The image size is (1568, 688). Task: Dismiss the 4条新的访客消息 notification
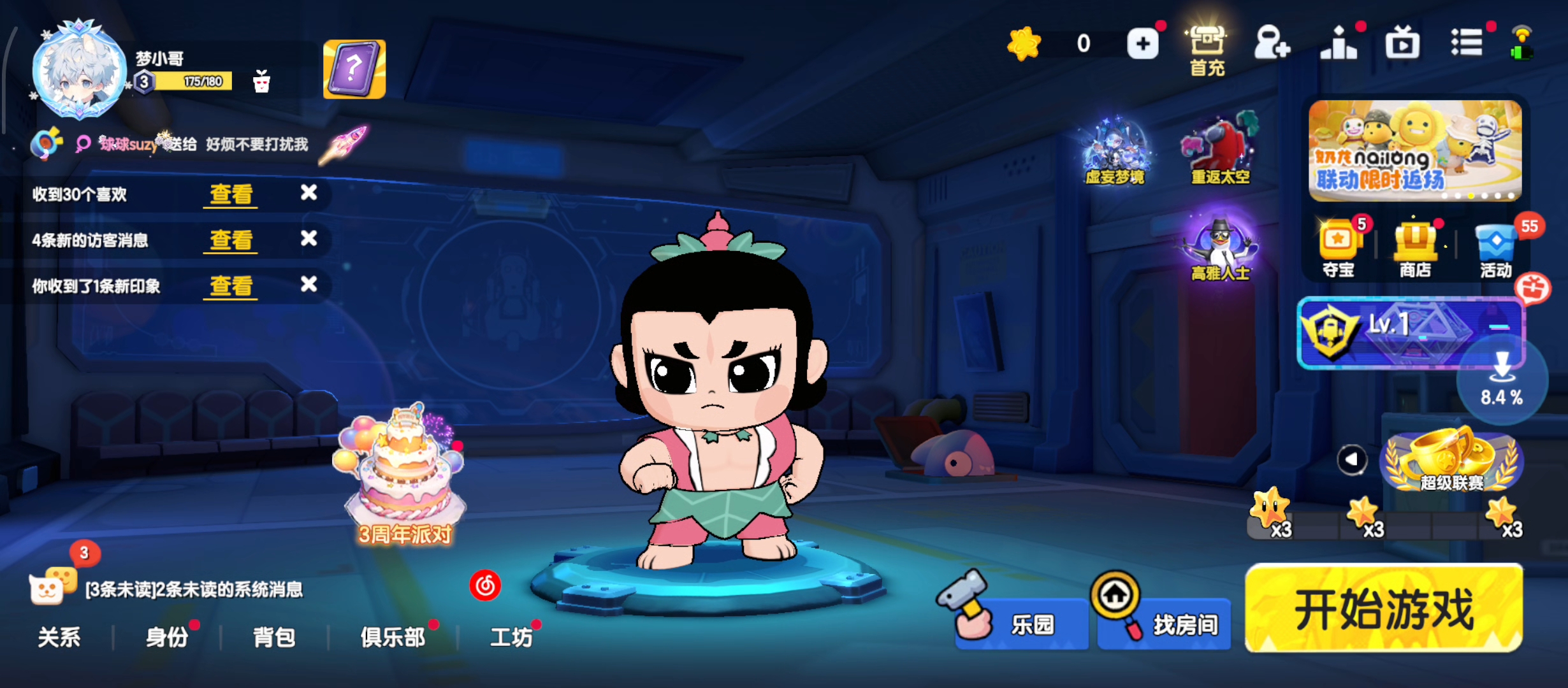[x=309, y=239]
